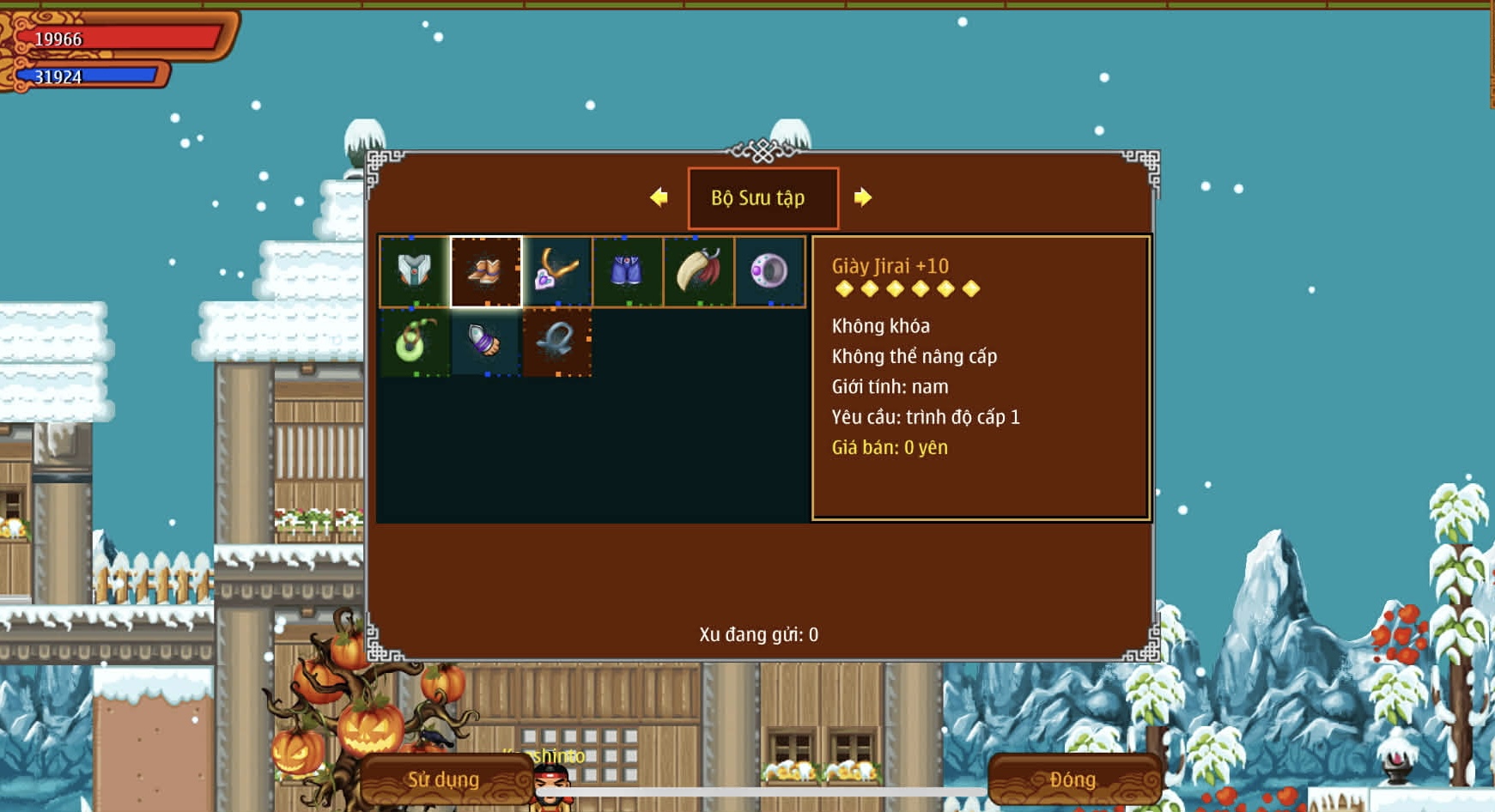Image resolution: width=1495 pixels, height=812 pixels.
Task: Select the blue shorts item
Action: (x=628, y=271)
